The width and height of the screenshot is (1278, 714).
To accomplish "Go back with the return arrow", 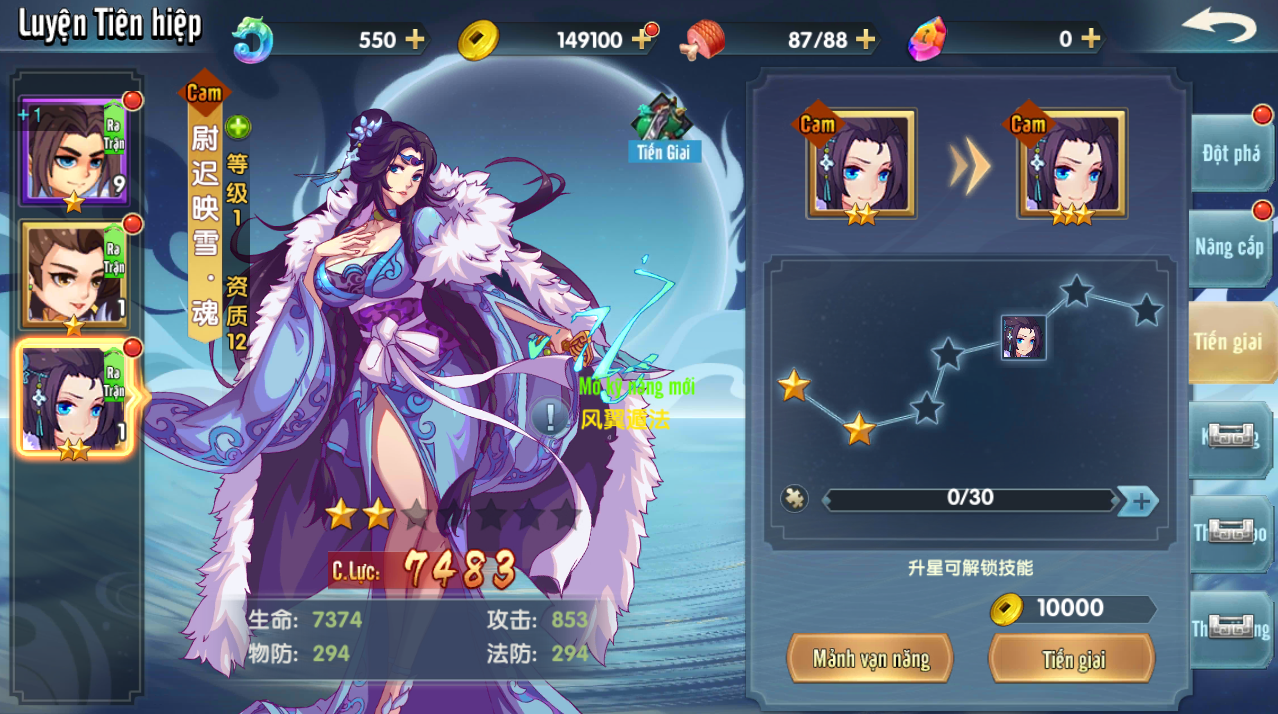I will (x=1218, y=26).
